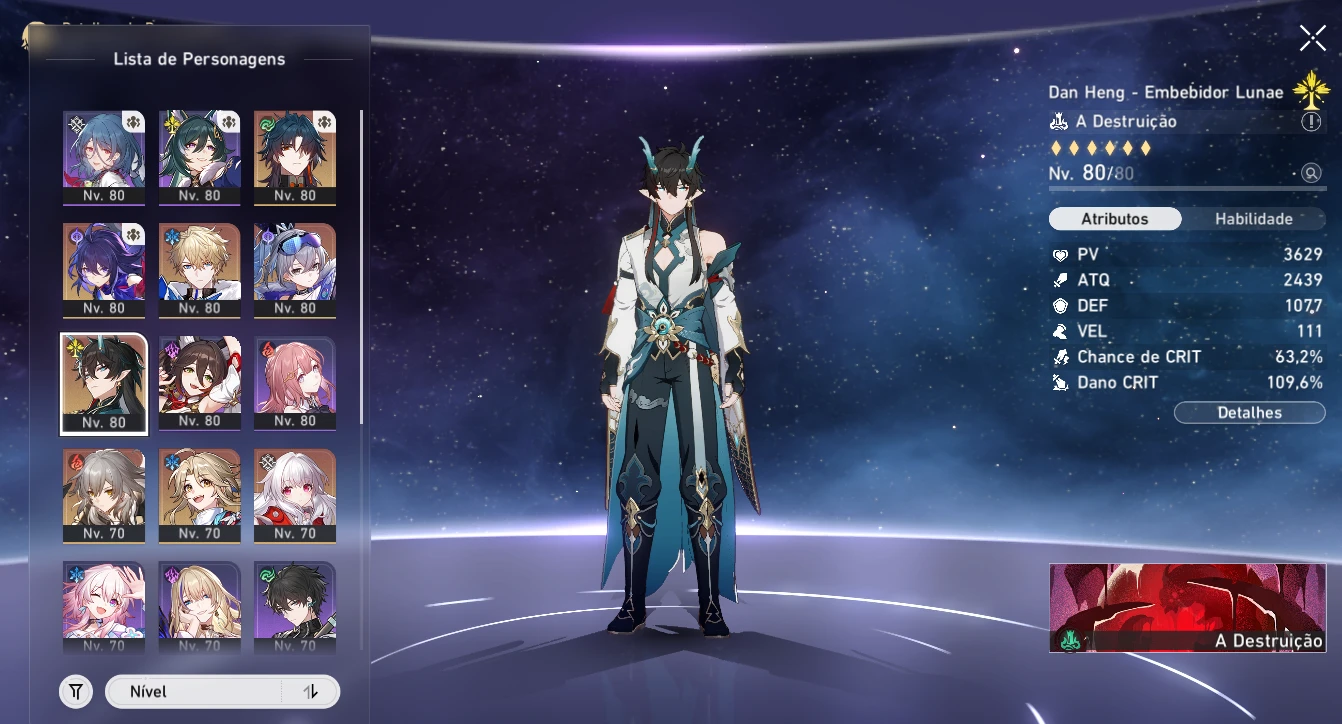Select the Atributos tab

1114,219
